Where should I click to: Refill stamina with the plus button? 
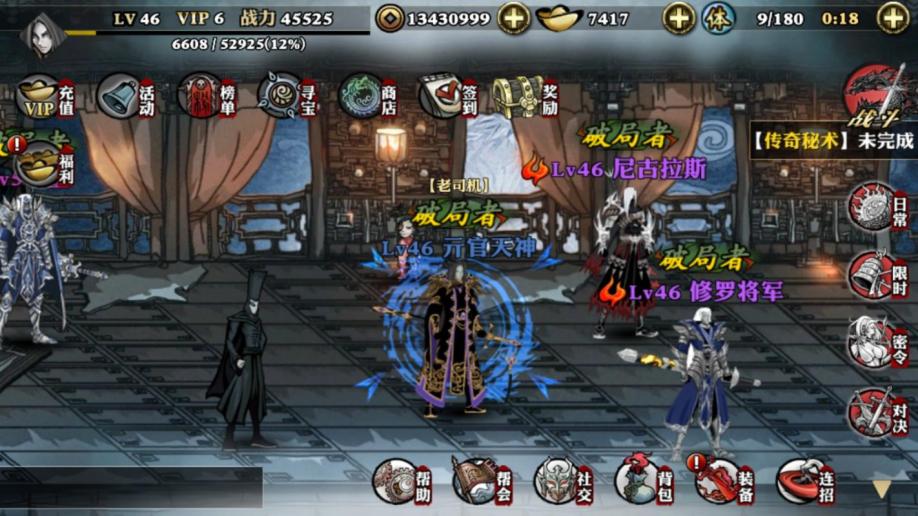click(x=893, y=18)
